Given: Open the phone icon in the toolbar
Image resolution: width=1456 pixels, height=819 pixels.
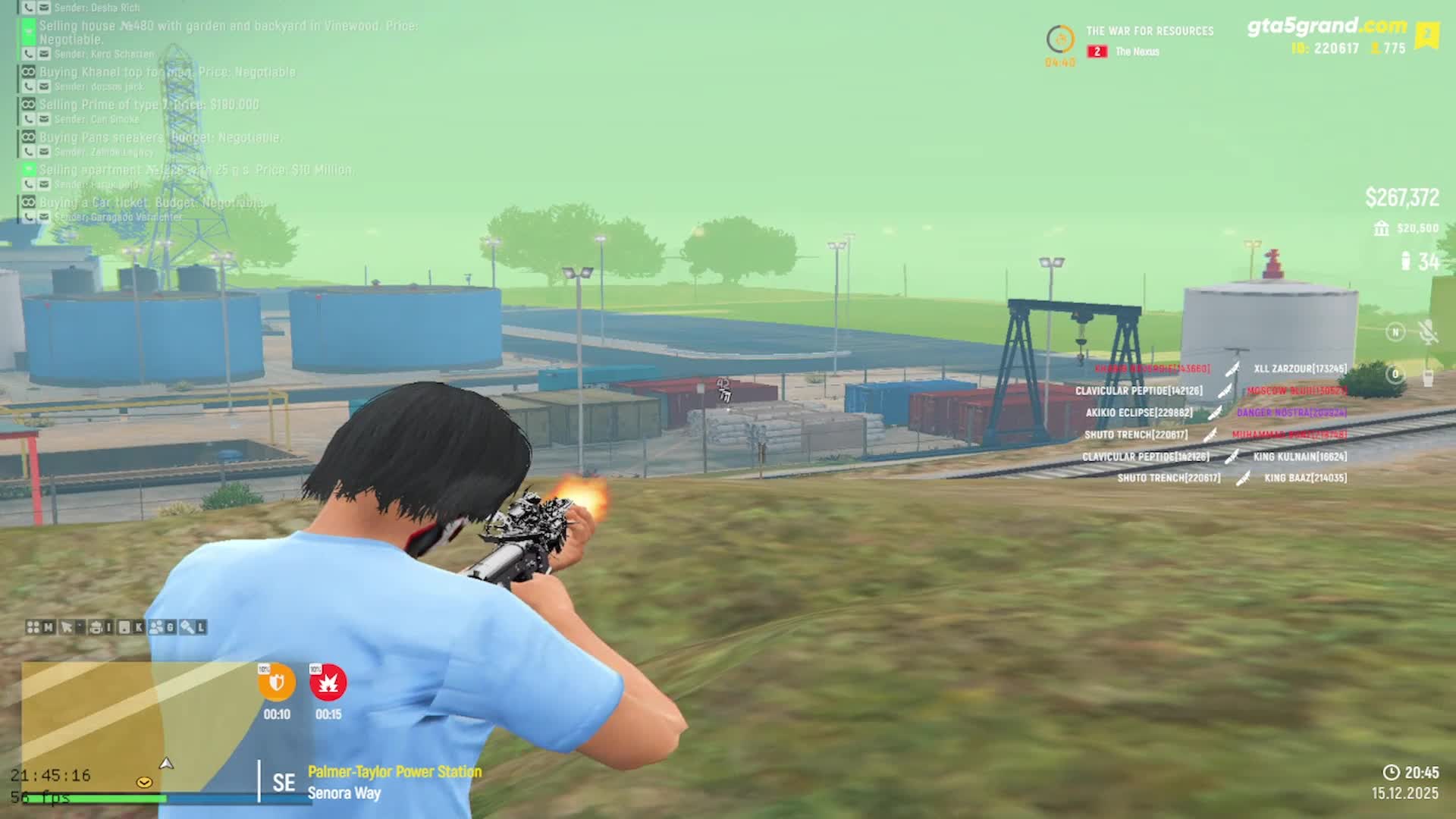Looking at the screenshot, I should pos(125,627).
